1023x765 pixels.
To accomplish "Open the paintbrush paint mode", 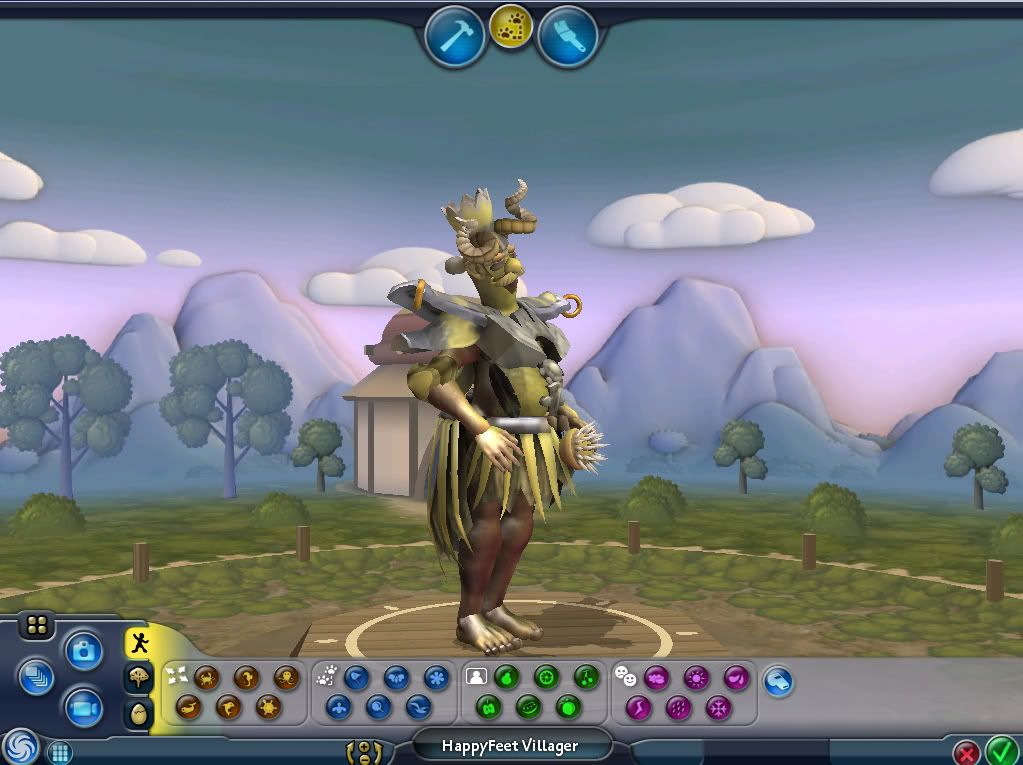I will (x=567, y=37).
